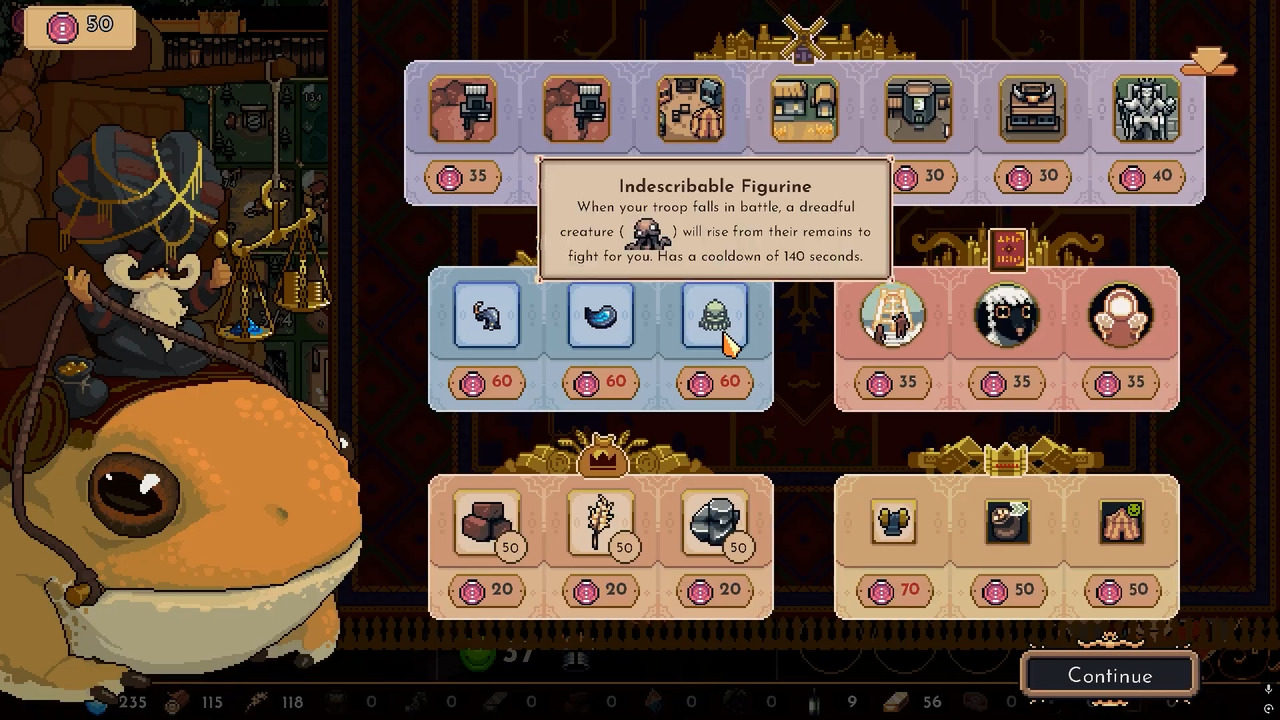Buy the blue armor with gold pauldrons

893,522
